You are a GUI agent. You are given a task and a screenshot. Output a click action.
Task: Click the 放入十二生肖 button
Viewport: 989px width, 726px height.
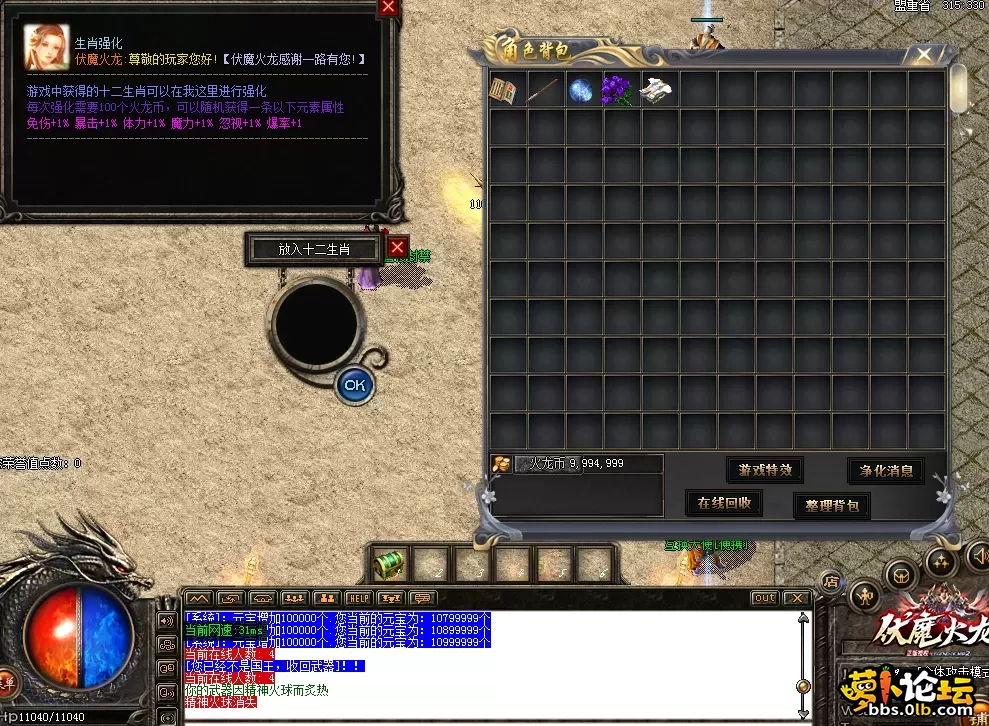pyautogui.click(x=315, y=249)
